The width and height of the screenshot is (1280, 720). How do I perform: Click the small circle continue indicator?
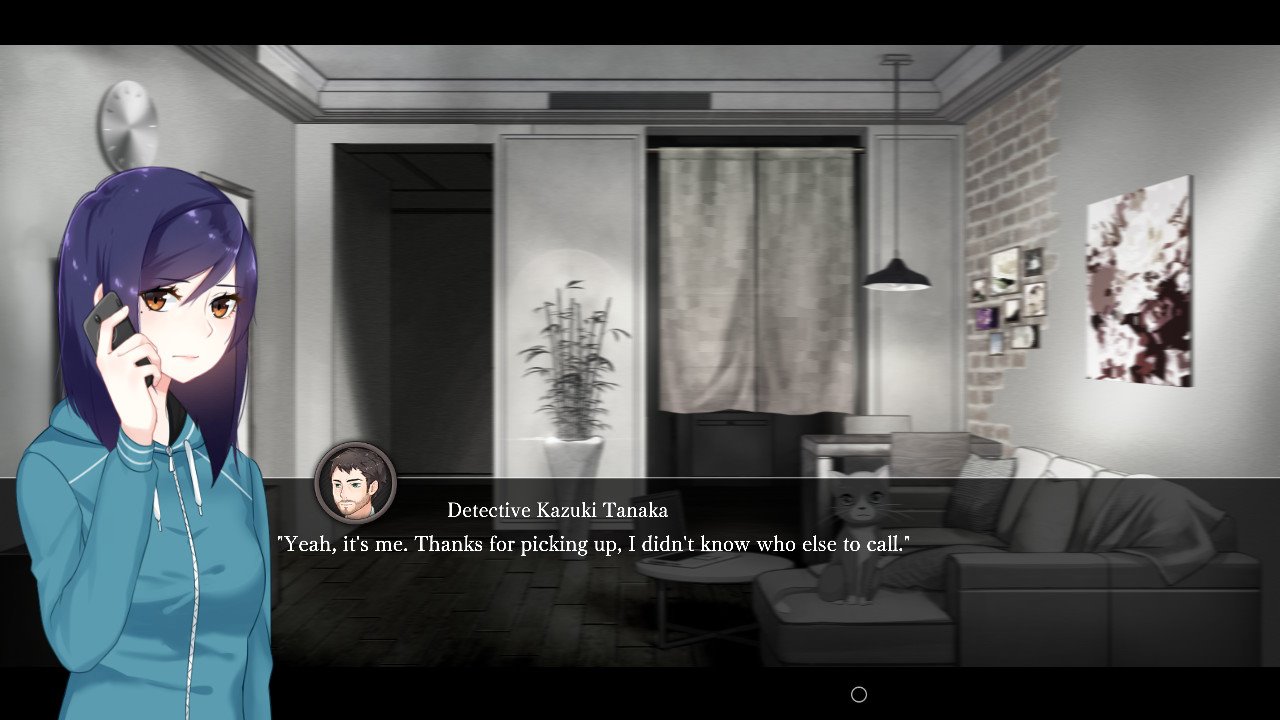(x=858, y=694)
